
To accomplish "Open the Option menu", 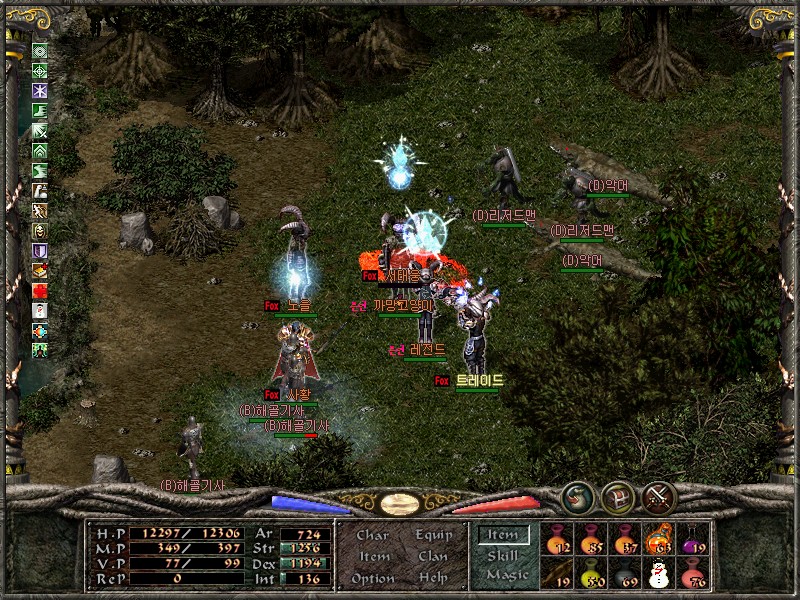I will pyautogui.click(x=373, y=578).
